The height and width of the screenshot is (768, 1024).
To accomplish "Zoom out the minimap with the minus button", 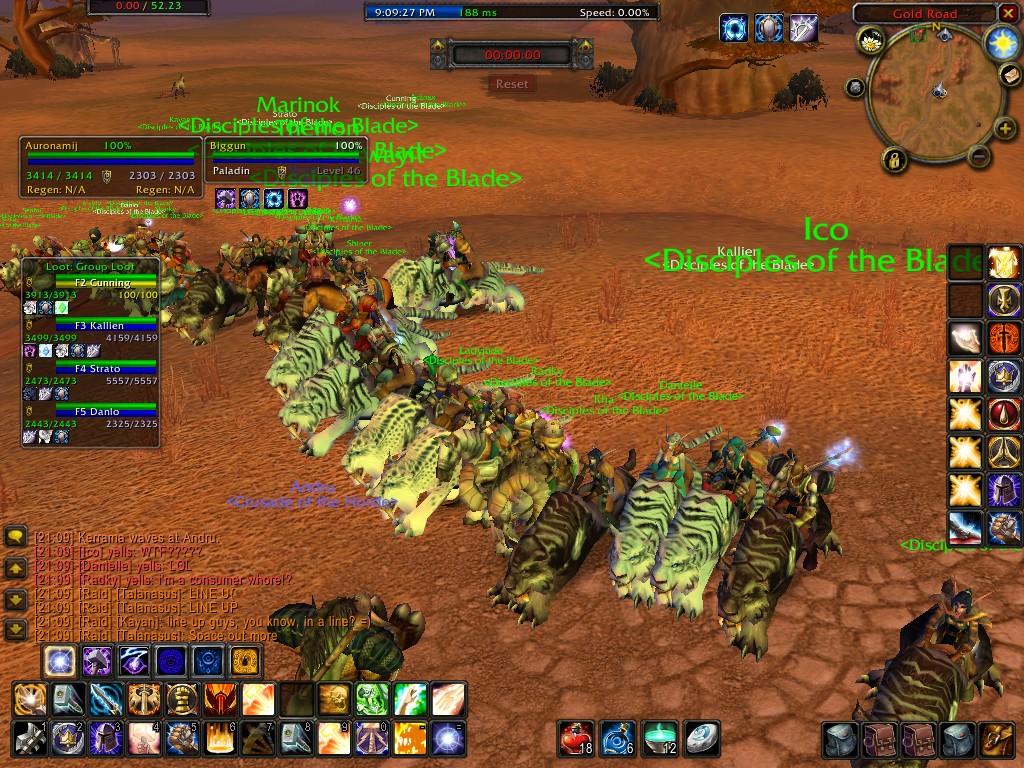I will 980,155.
